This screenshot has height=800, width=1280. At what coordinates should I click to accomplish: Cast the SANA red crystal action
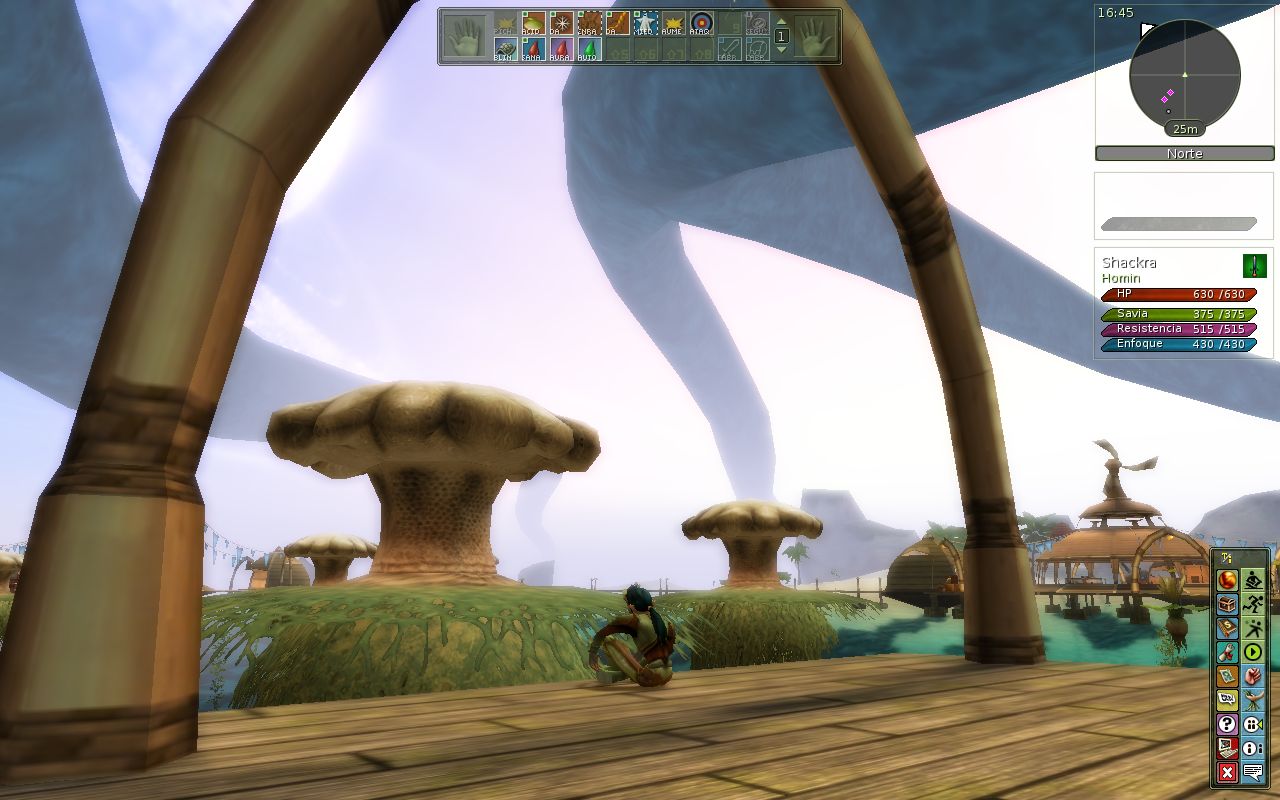tap(533, 49)
